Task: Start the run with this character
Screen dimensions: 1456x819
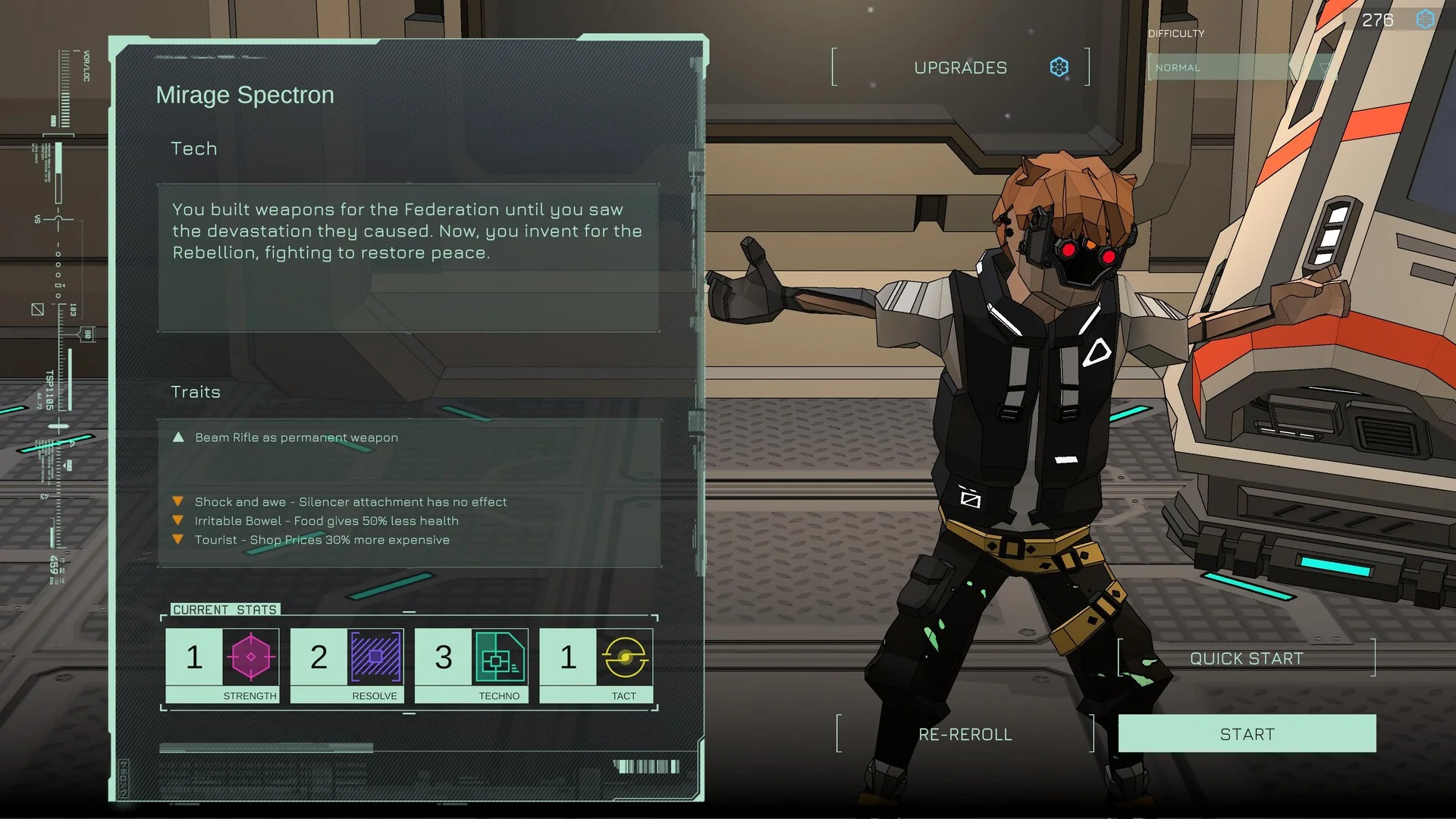Action: [1247, 734]
